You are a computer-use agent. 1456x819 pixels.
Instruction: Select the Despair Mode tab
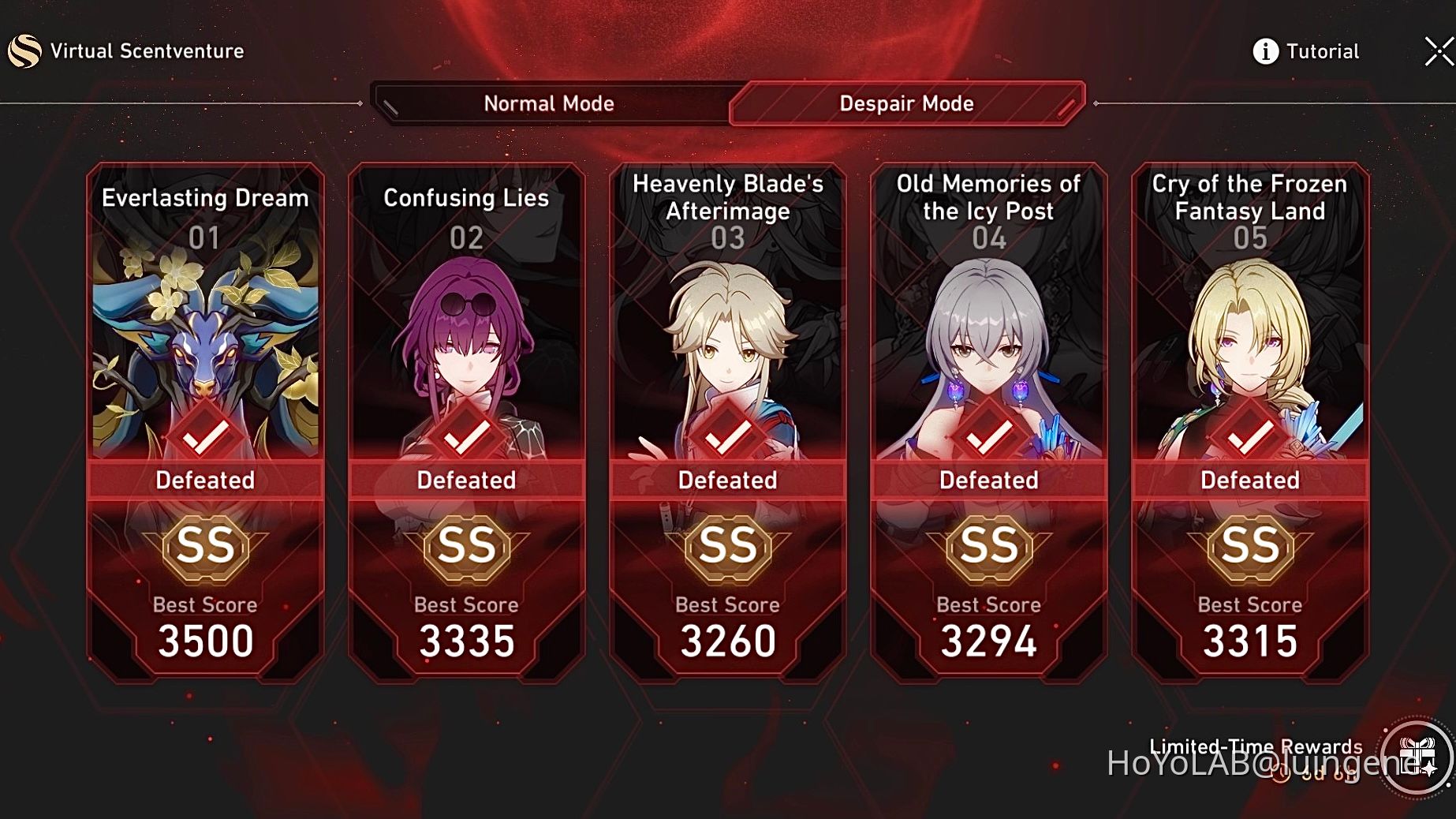click(x=905, y=103)
